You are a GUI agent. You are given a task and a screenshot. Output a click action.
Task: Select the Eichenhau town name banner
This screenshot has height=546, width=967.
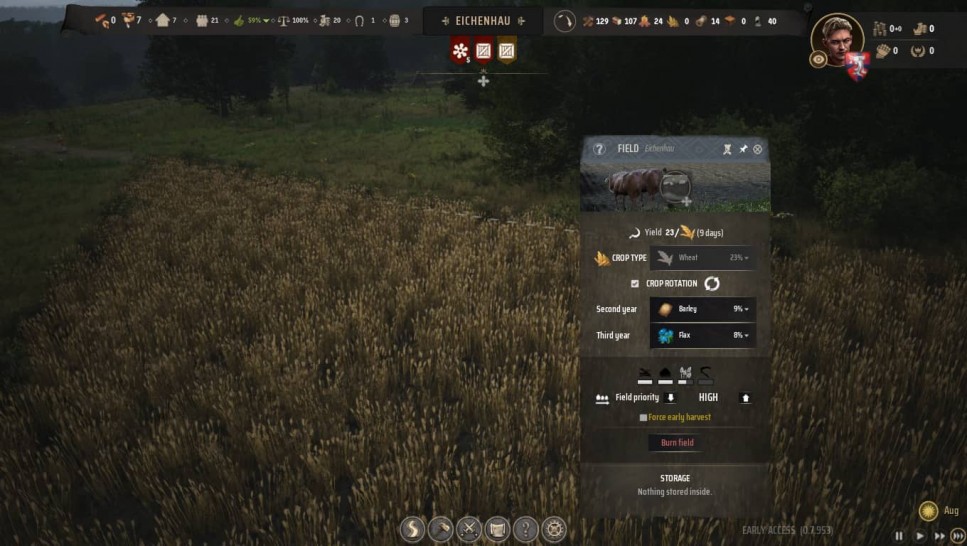(483, 21)
